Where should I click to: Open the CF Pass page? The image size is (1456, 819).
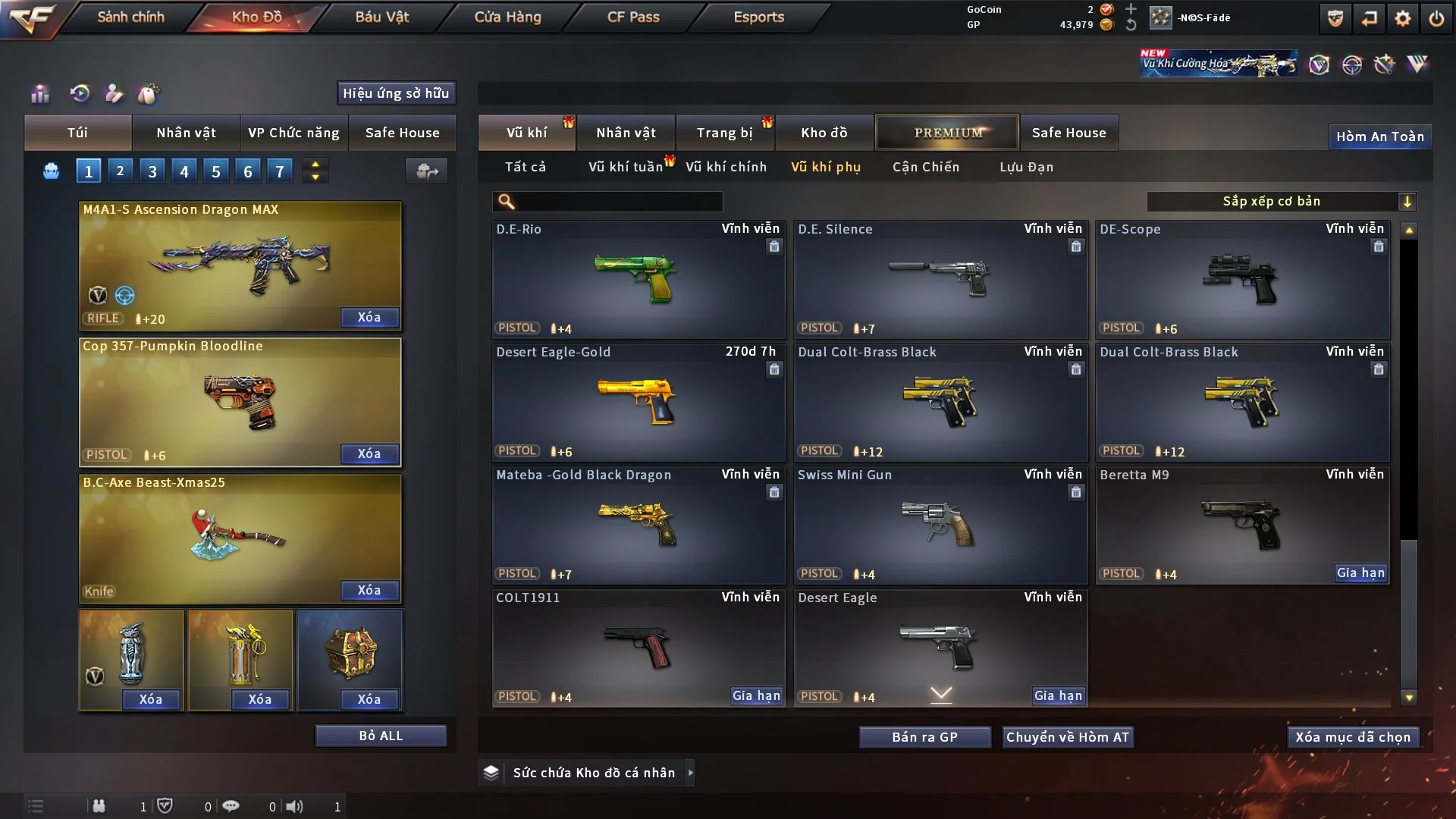(633, 17)
